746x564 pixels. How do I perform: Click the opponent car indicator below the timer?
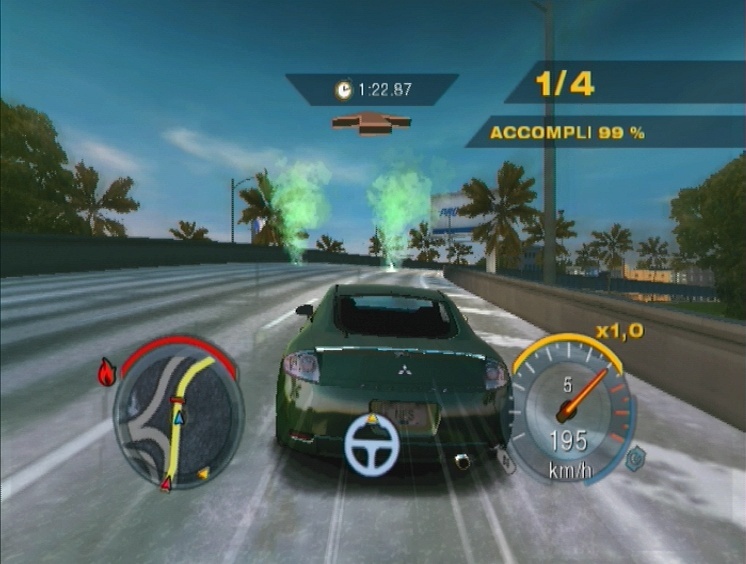371,123
